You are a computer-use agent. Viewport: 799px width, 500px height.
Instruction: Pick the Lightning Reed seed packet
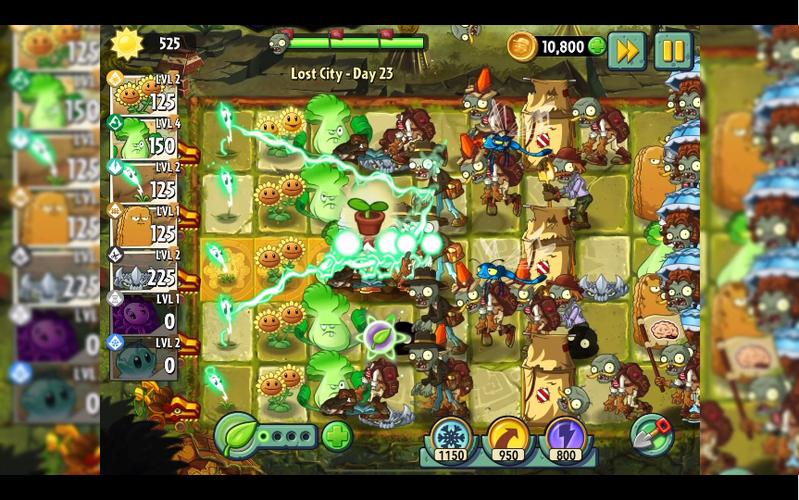pos(143,183)
